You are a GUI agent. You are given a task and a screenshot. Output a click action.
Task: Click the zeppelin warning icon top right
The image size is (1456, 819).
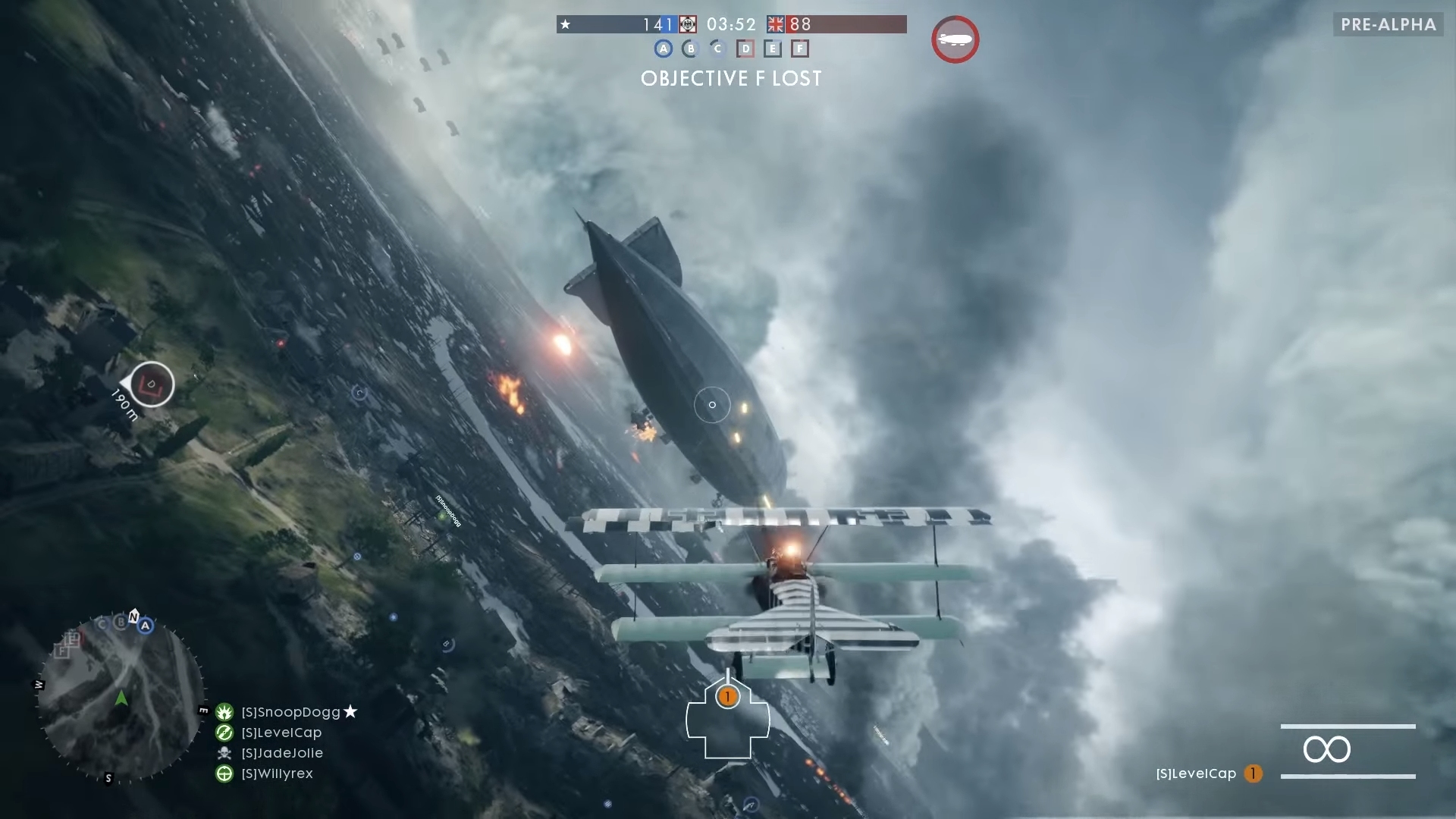[955, 39]
